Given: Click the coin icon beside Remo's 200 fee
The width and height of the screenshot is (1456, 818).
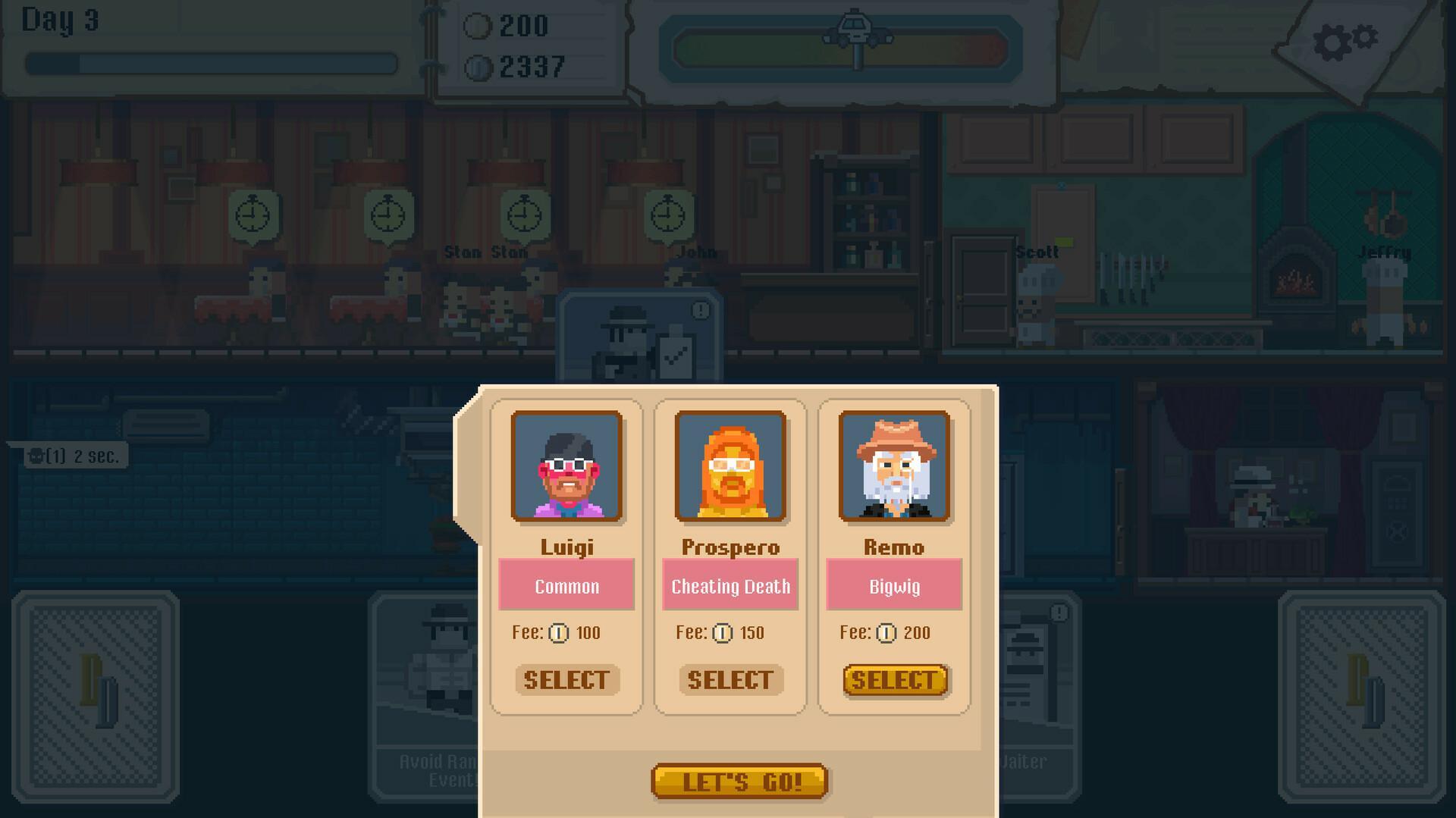Looking at the screenshot, I should (x=885, y=633).
